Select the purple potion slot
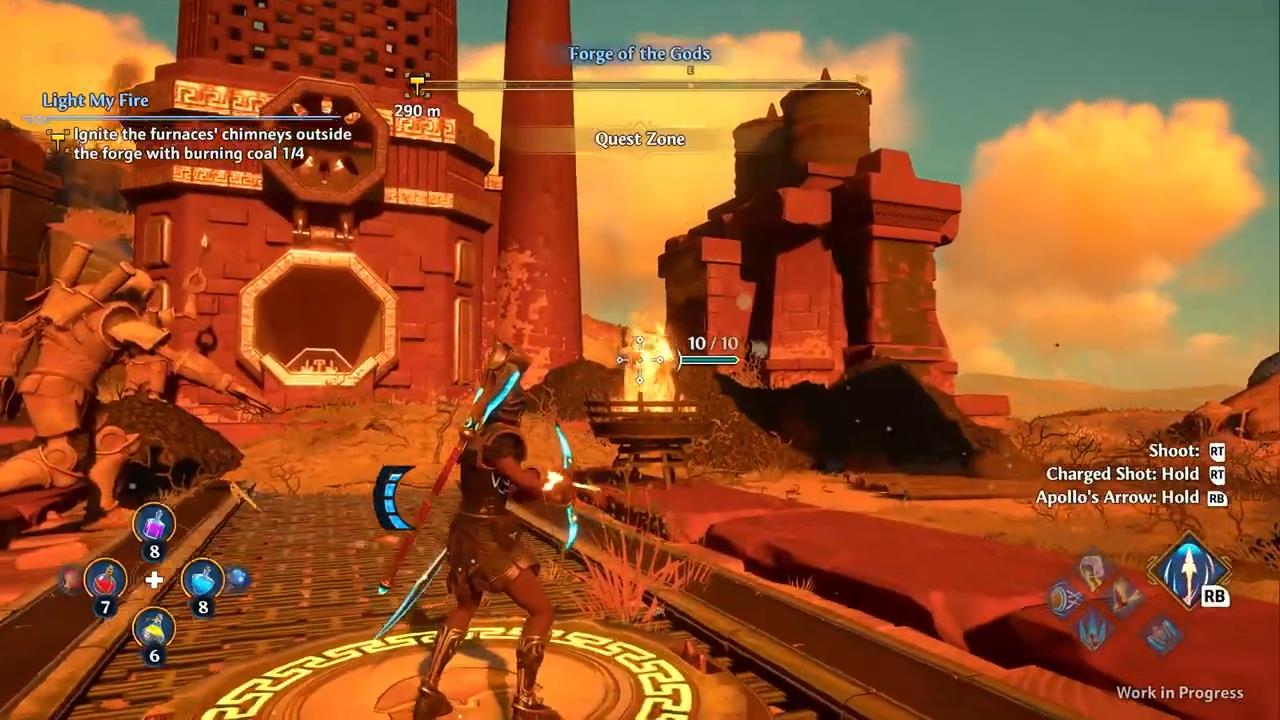1280x720 pixels. 154,524
